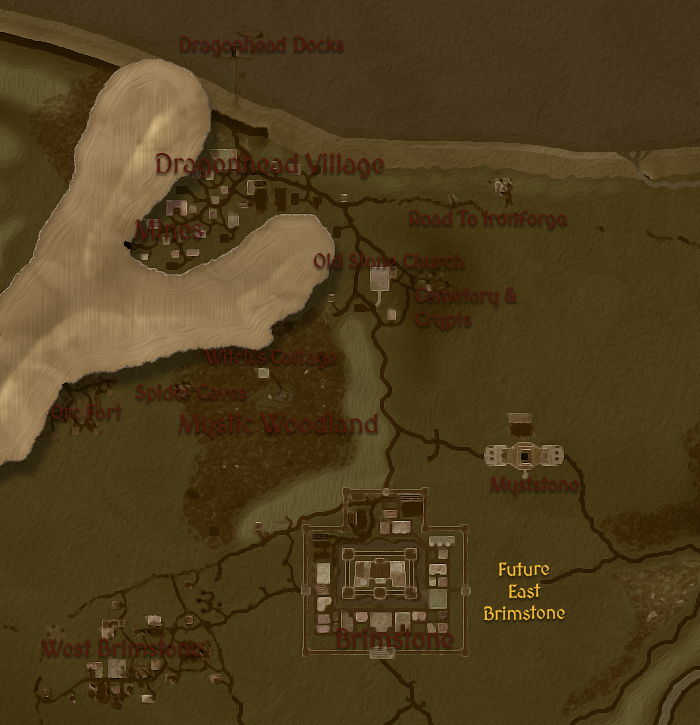Select the Brimstone city label
This screenshot has width=700, height=725.
tap(394, 640)
